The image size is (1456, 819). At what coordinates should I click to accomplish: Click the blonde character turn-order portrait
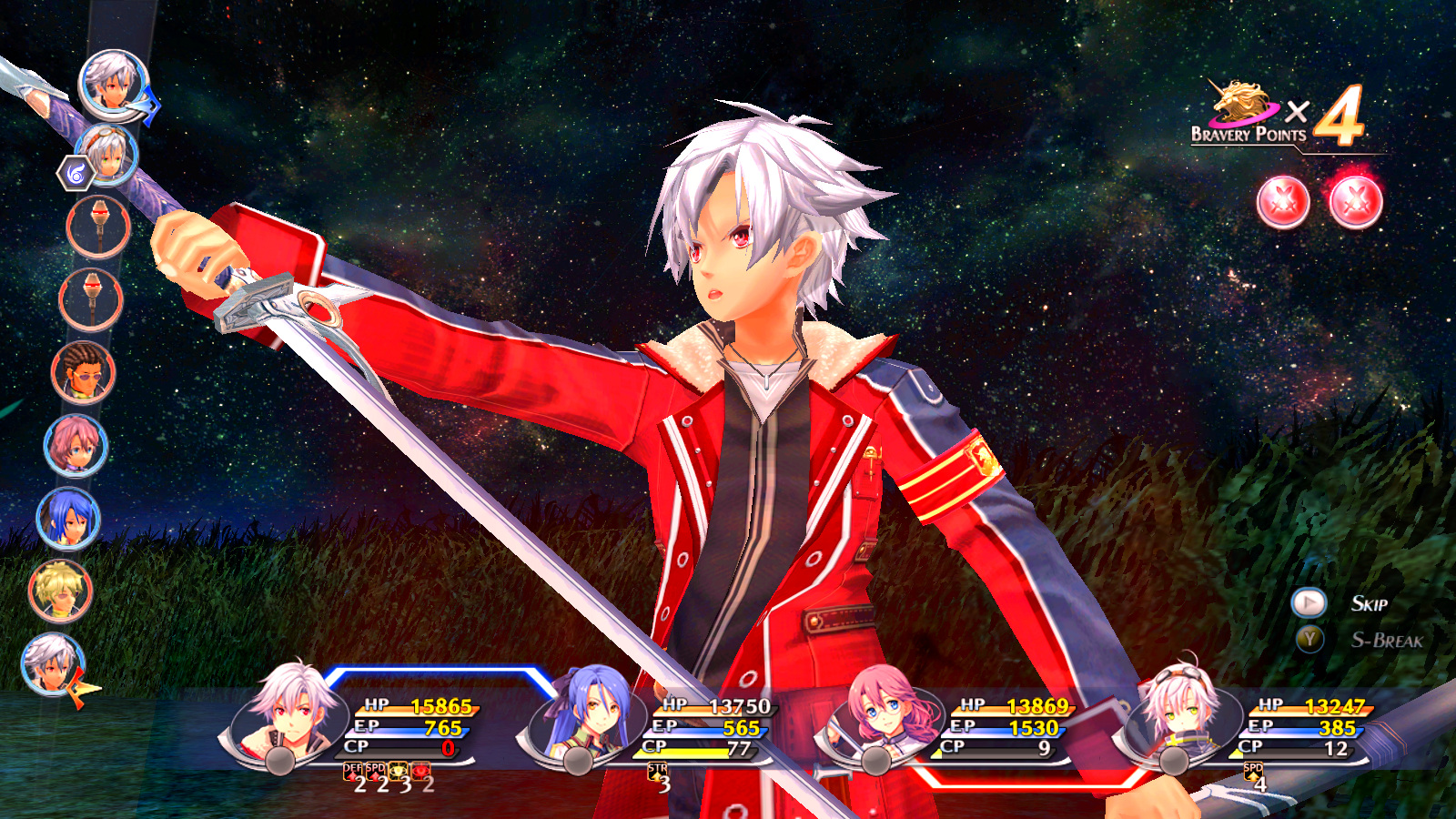pyautogui.click(x=60, y=591)
